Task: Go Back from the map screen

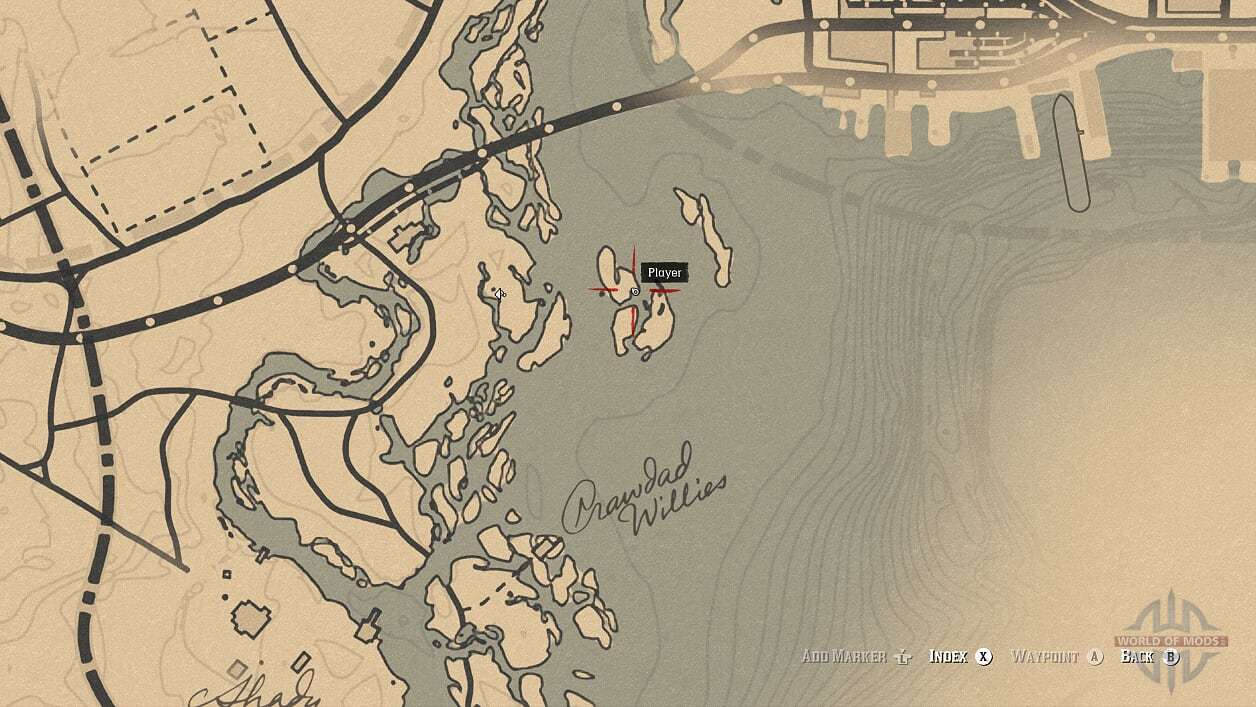Action: pos(1149,657)
